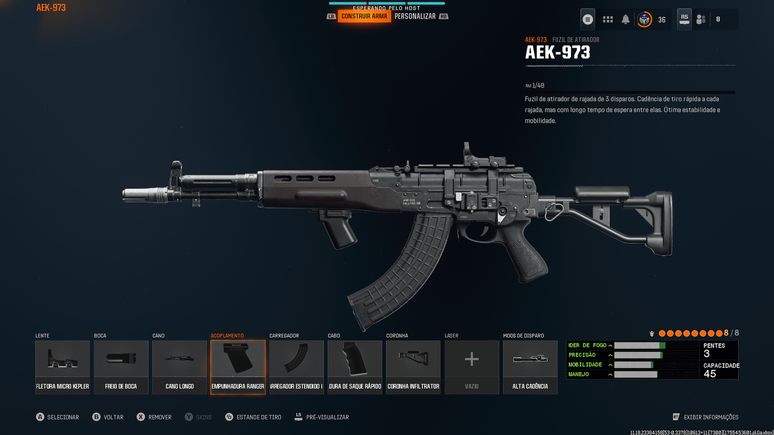The width and height of the screenshot is (774, 435).
Task: Switch to the Construir Arma tab
Action: point(364,17)
